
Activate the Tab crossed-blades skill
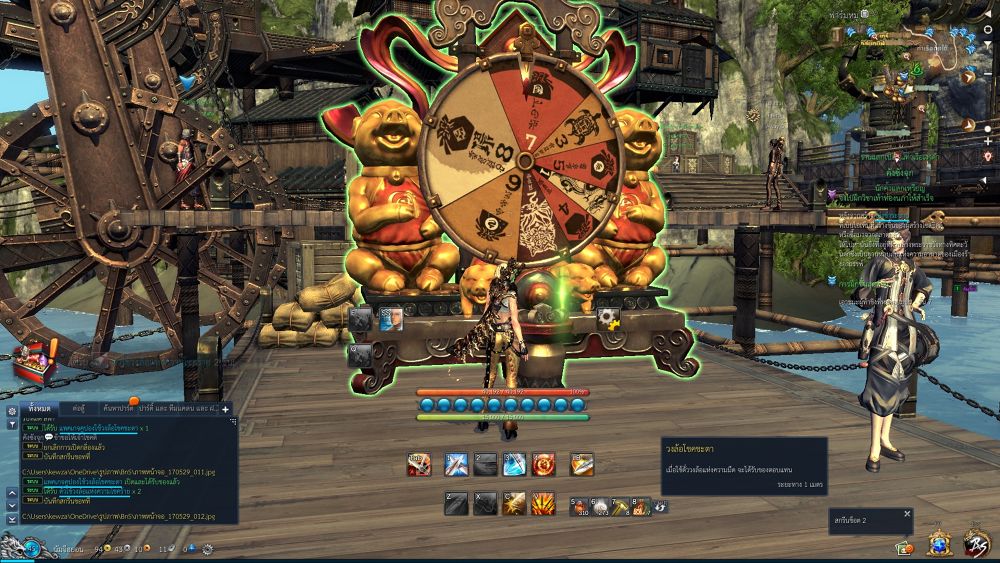click(x=419, y=464)
